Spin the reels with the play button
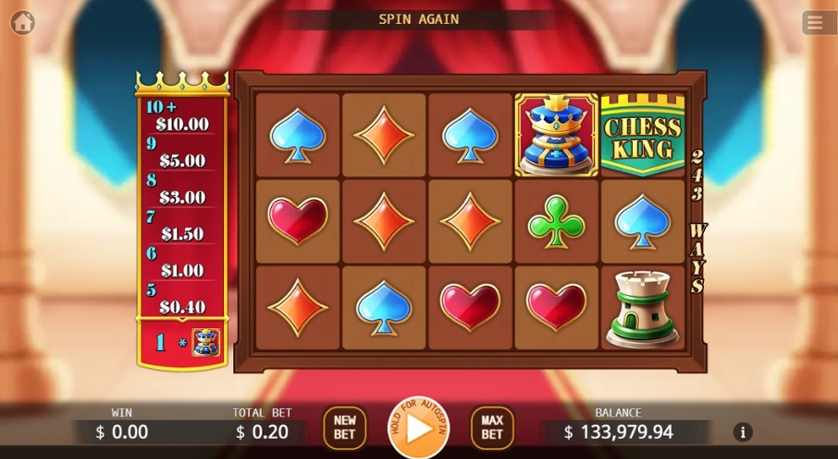Screen dimensions: 838x459 point(419,429)
